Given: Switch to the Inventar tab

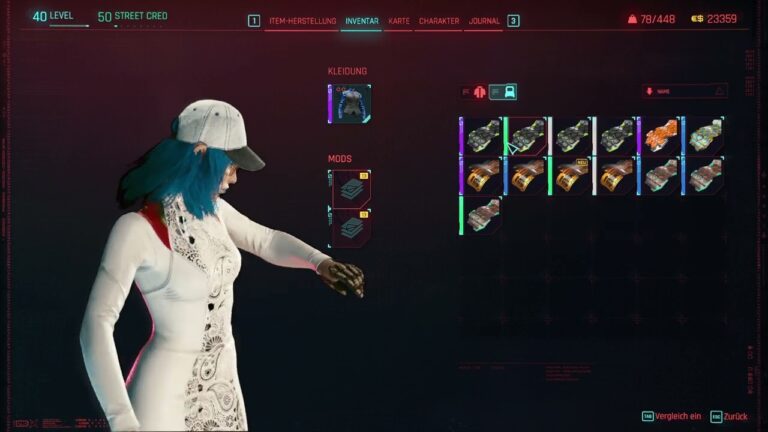Looking at the screenshot, I should (x=361, y=20).
